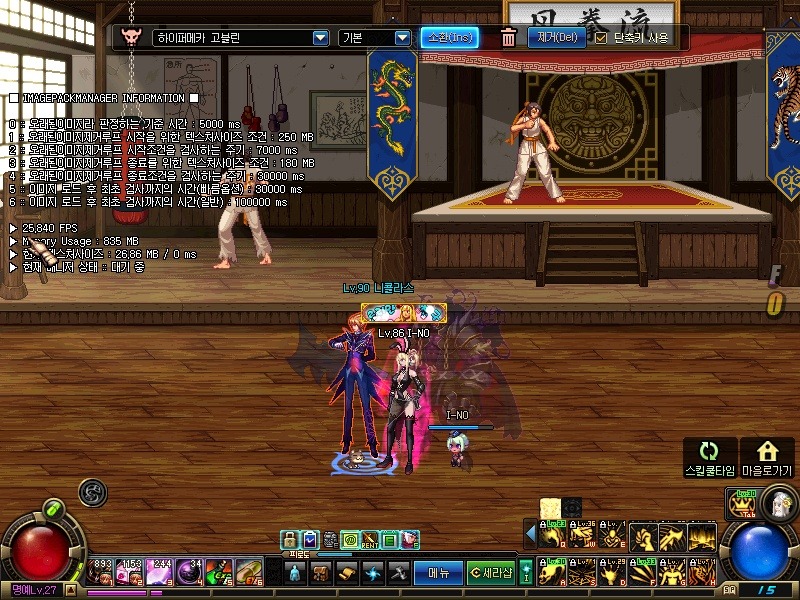800x600 pixels.
Task: Toggle the 단축키 사용 checkbox
Action: (x=601, y=38)
